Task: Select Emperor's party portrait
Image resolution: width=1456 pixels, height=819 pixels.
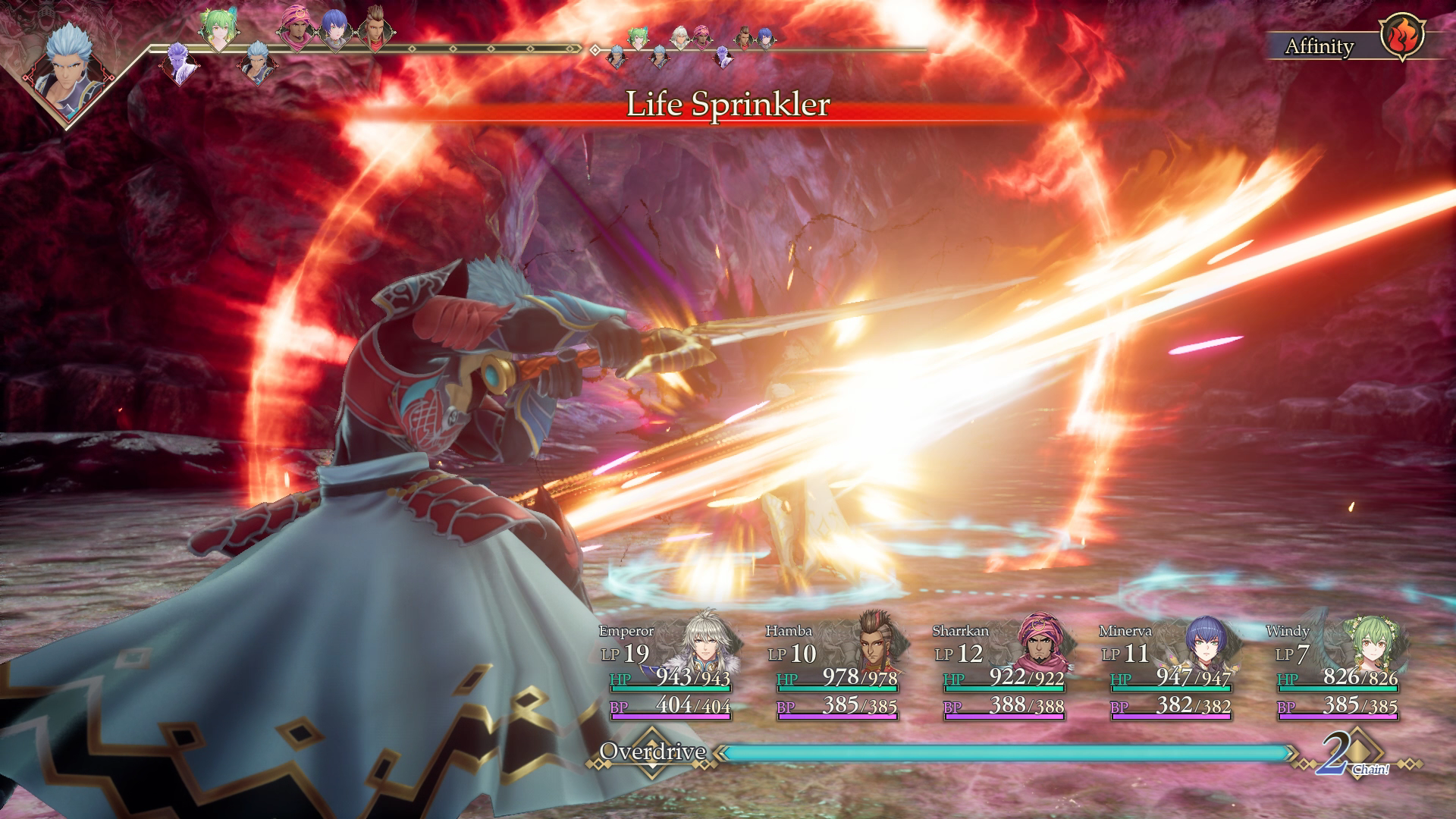Action: (x=706, y=651)
